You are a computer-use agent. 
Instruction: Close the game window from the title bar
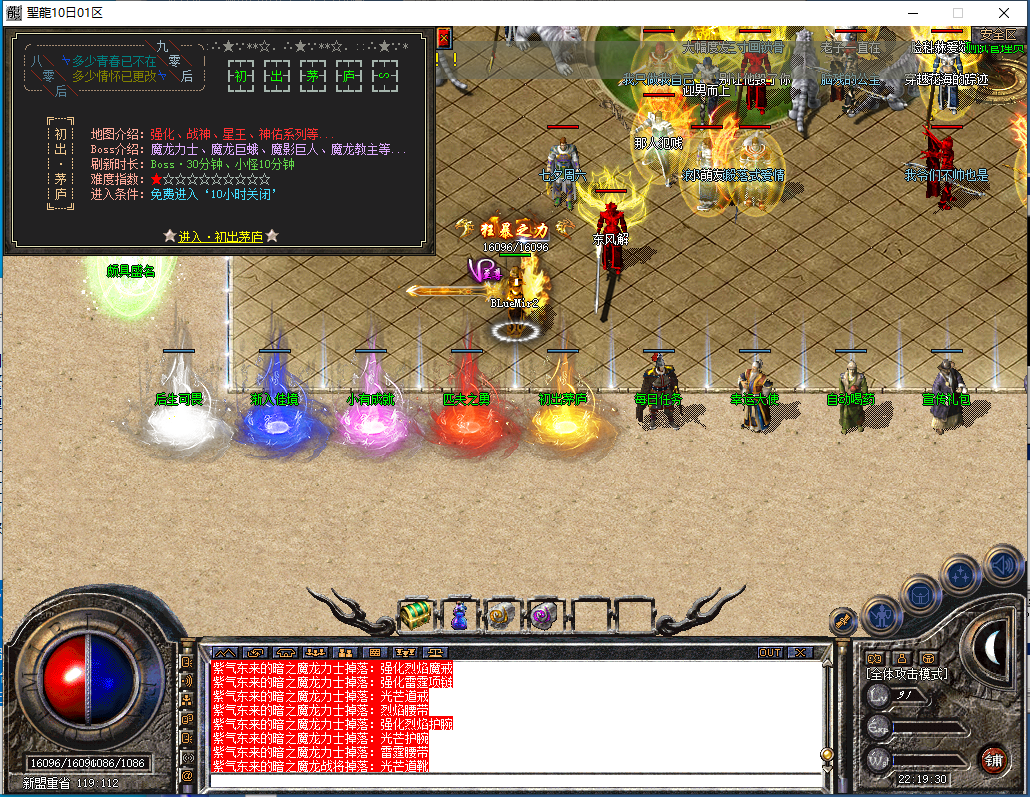1004,13
